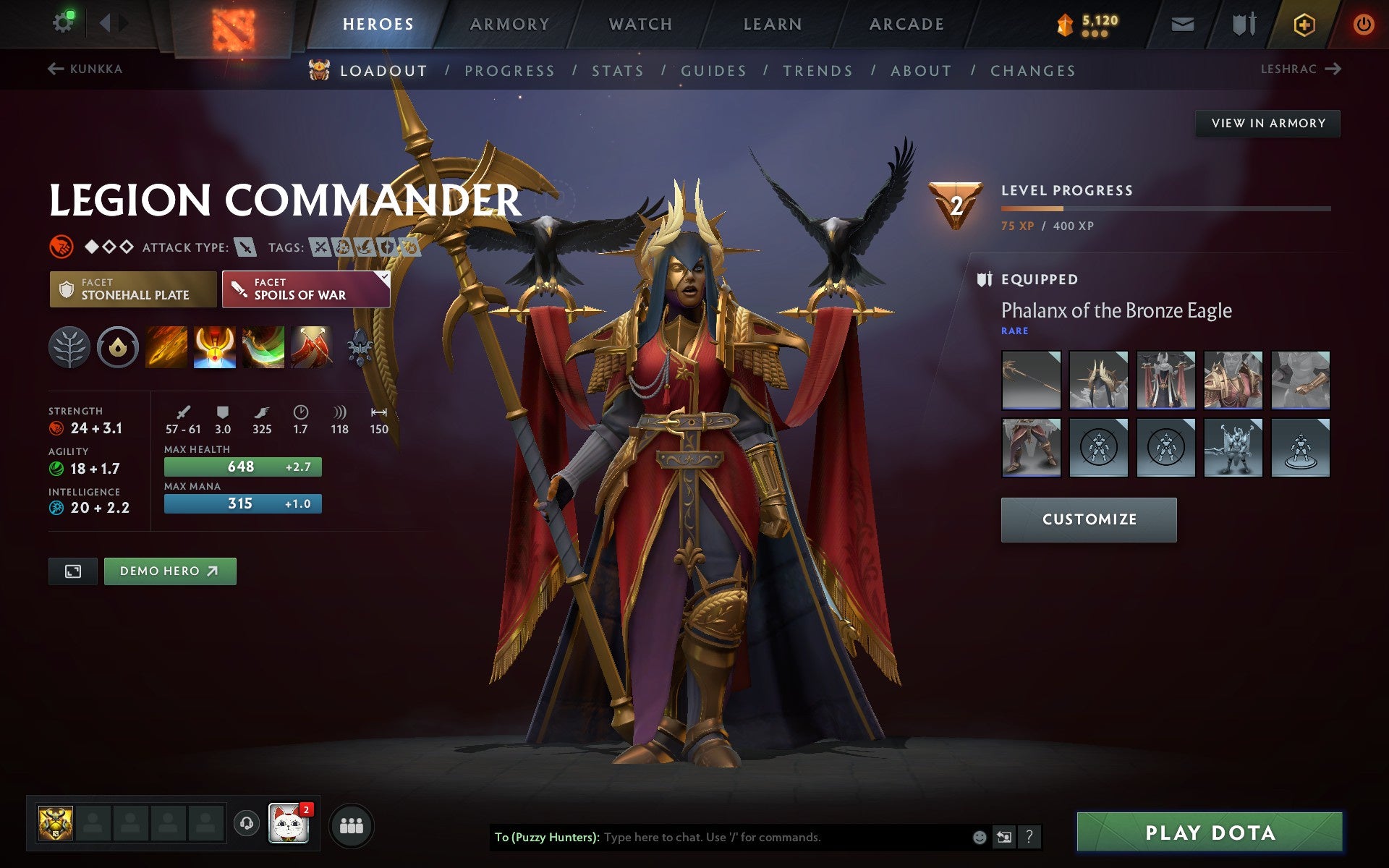Image resolution: width=1389 pixels, height=868 pixels.
Task: Click the Press the Attack ability icon
Action: (x=213, y=347)
